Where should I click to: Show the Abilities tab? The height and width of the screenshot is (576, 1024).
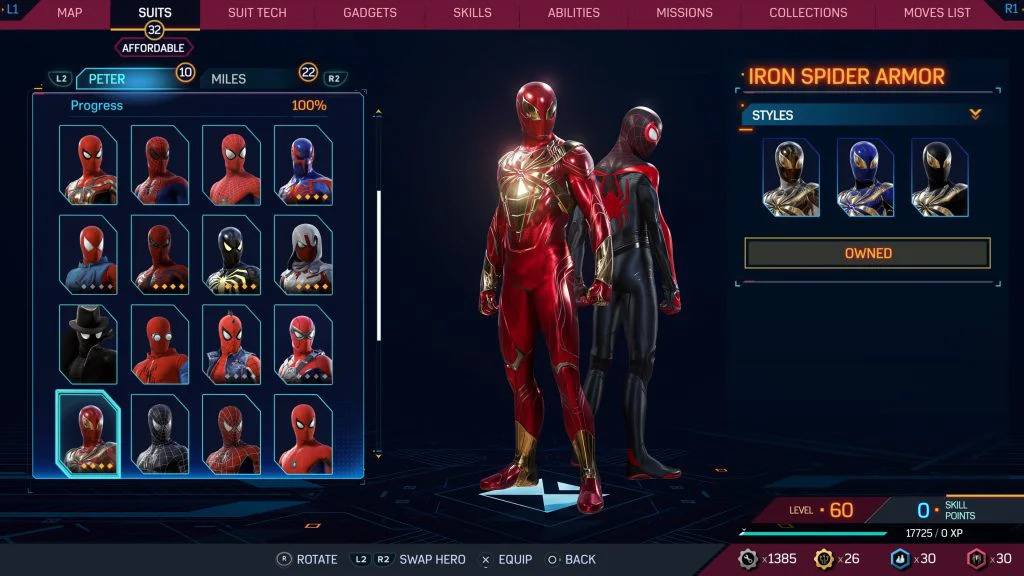pyautogui.click(x=572, y=13)
